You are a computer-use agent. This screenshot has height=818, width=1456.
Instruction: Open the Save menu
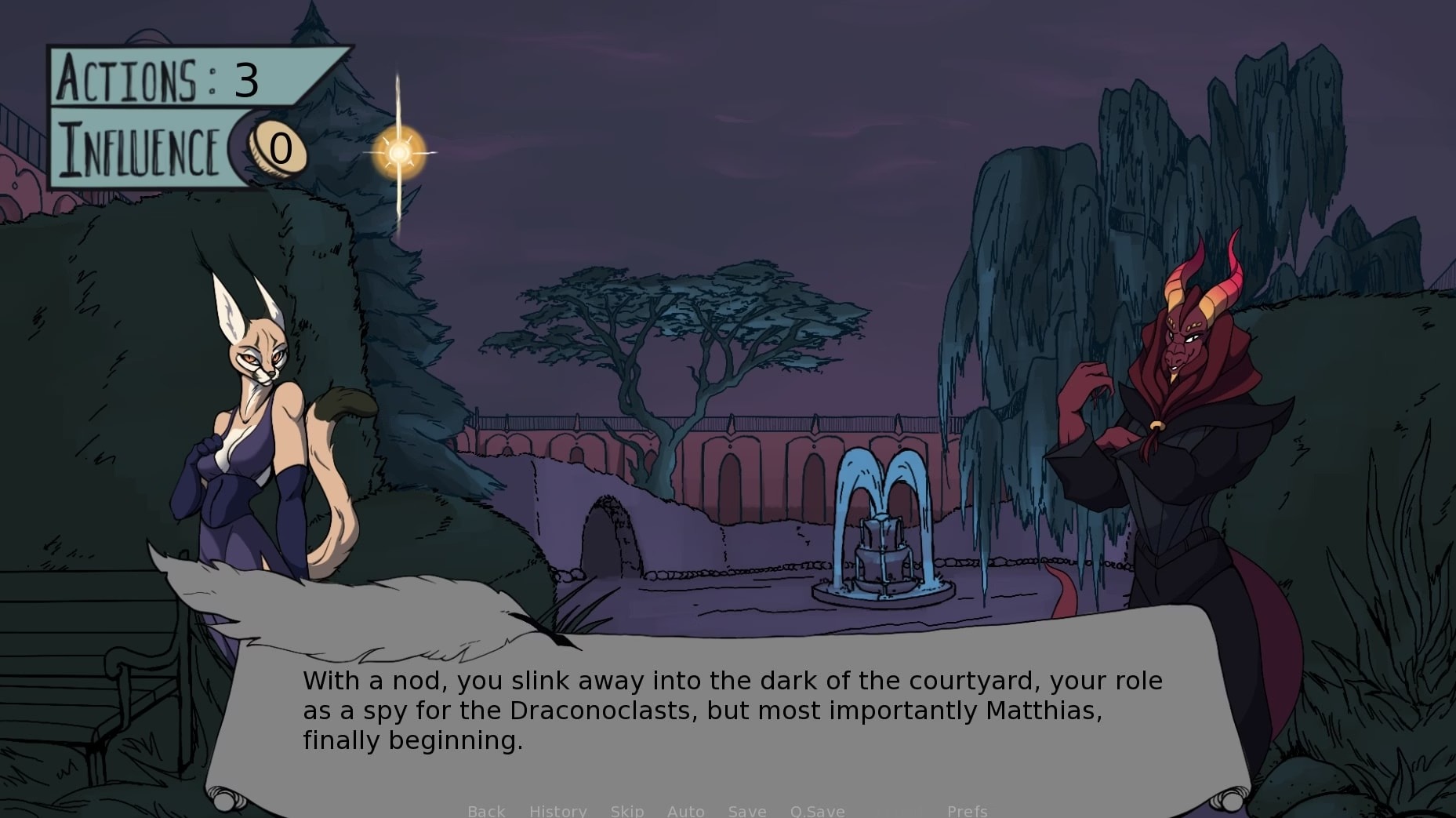pyautogui.click(x=746, y=811)
